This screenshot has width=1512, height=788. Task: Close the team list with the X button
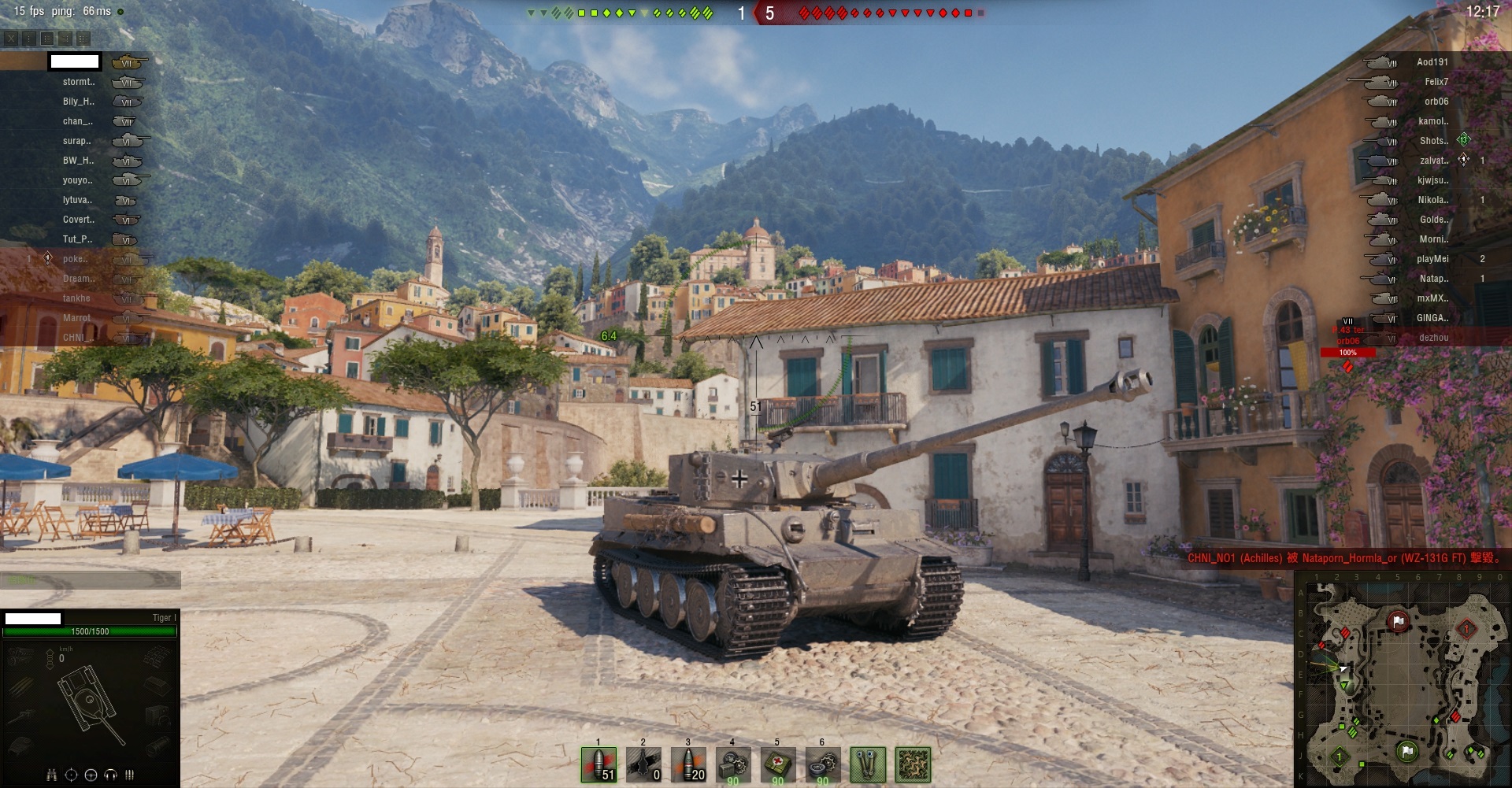[11, 38]
